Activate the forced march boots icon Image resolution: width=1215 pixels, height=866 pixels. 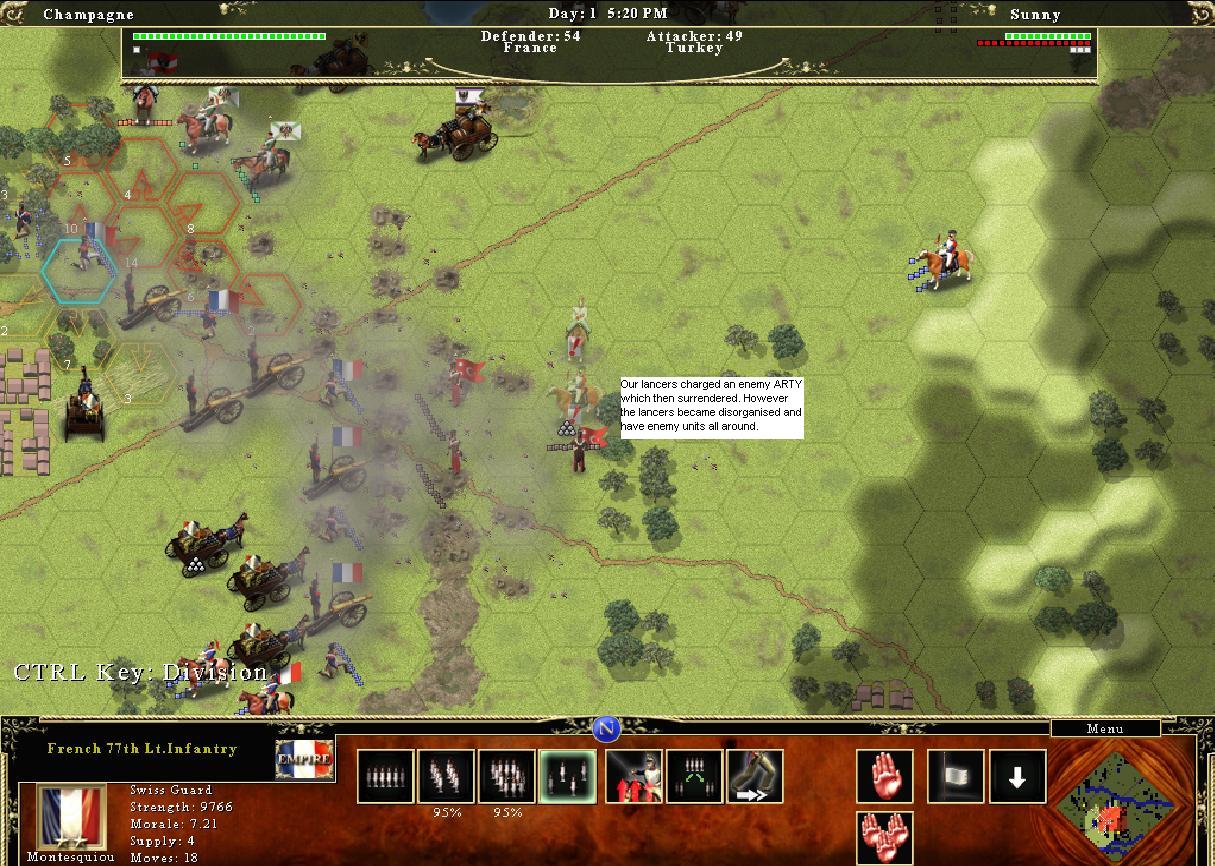755,777
